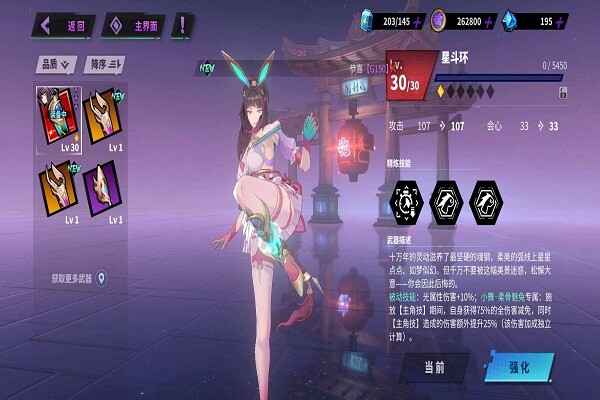Open the 强化 enhance tab
Viewport: 600px width, 400px height.
click(519, 367)
